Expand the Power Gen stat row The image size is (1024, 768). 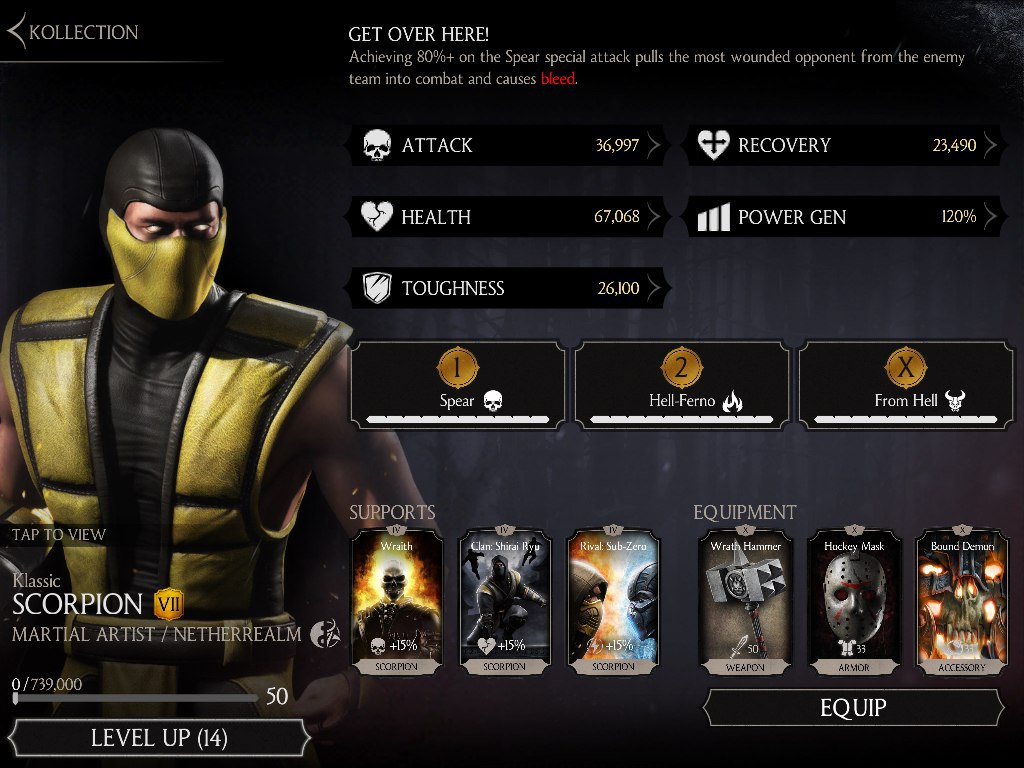click(x=846, y=217)
